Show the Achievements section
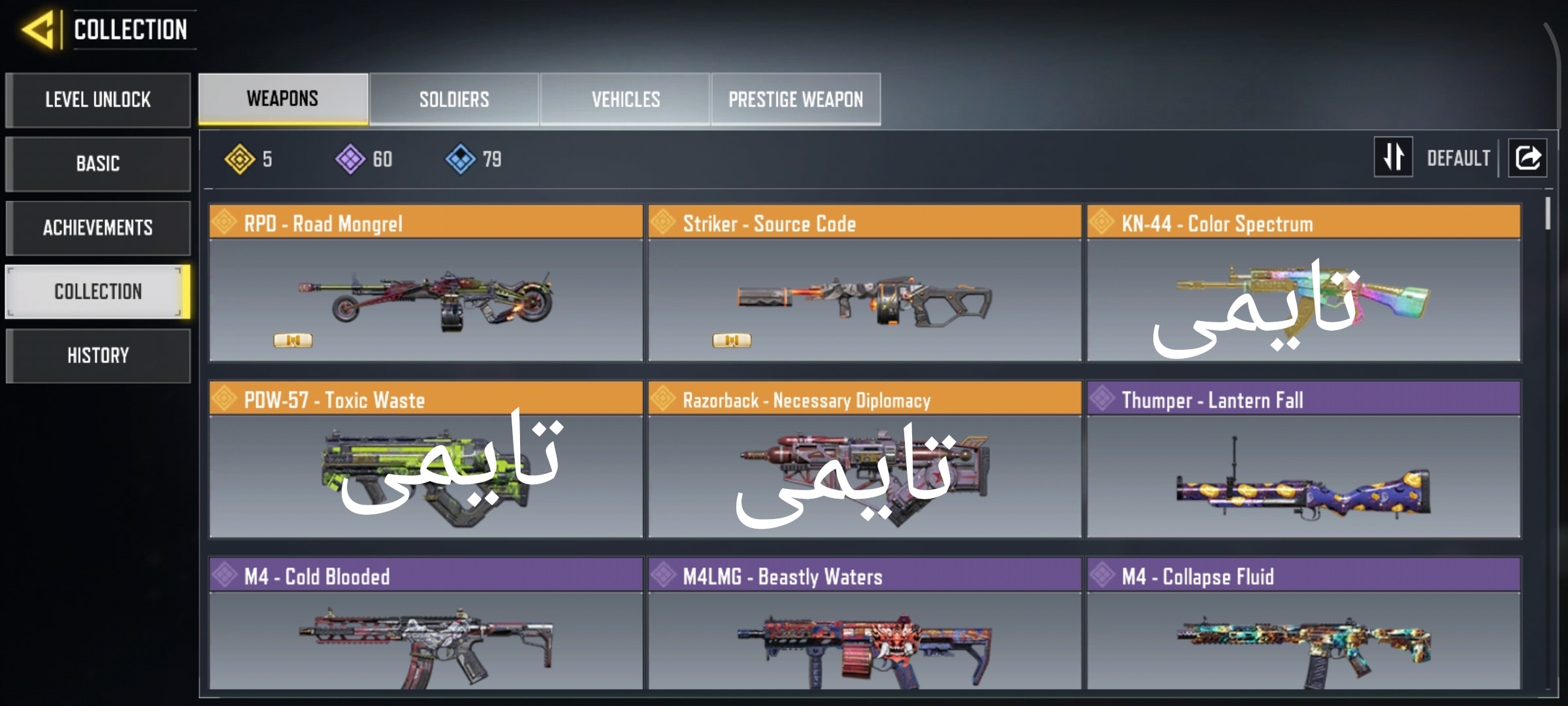Screen dimensions: 1568x706 (98, 227)
